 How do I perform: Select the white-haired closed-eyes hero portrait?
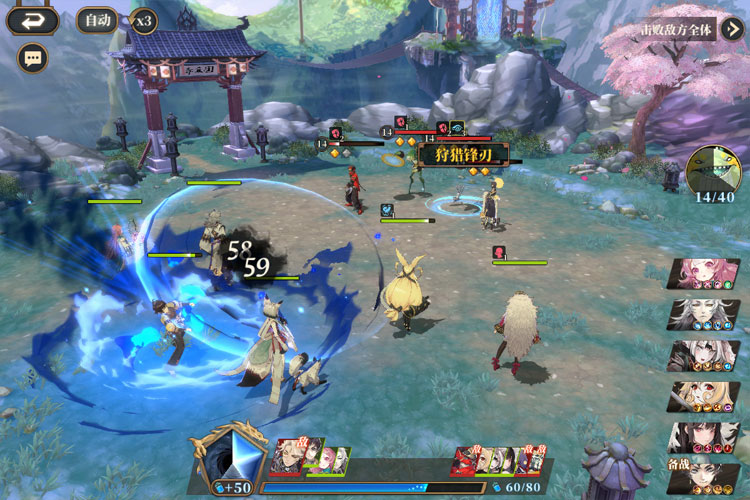click(x=704, y=314)
